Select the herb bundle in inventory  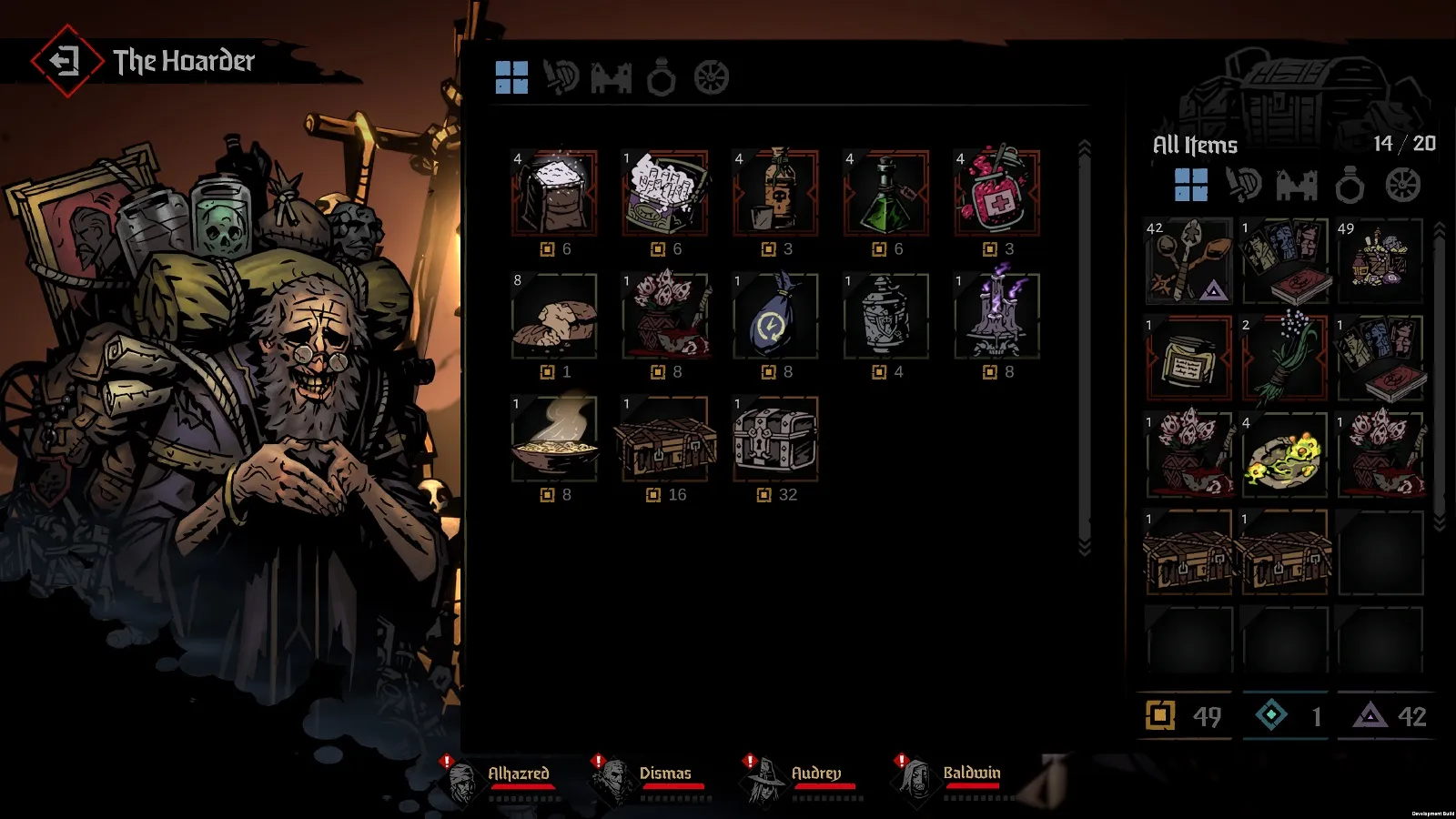point(1284,358)
